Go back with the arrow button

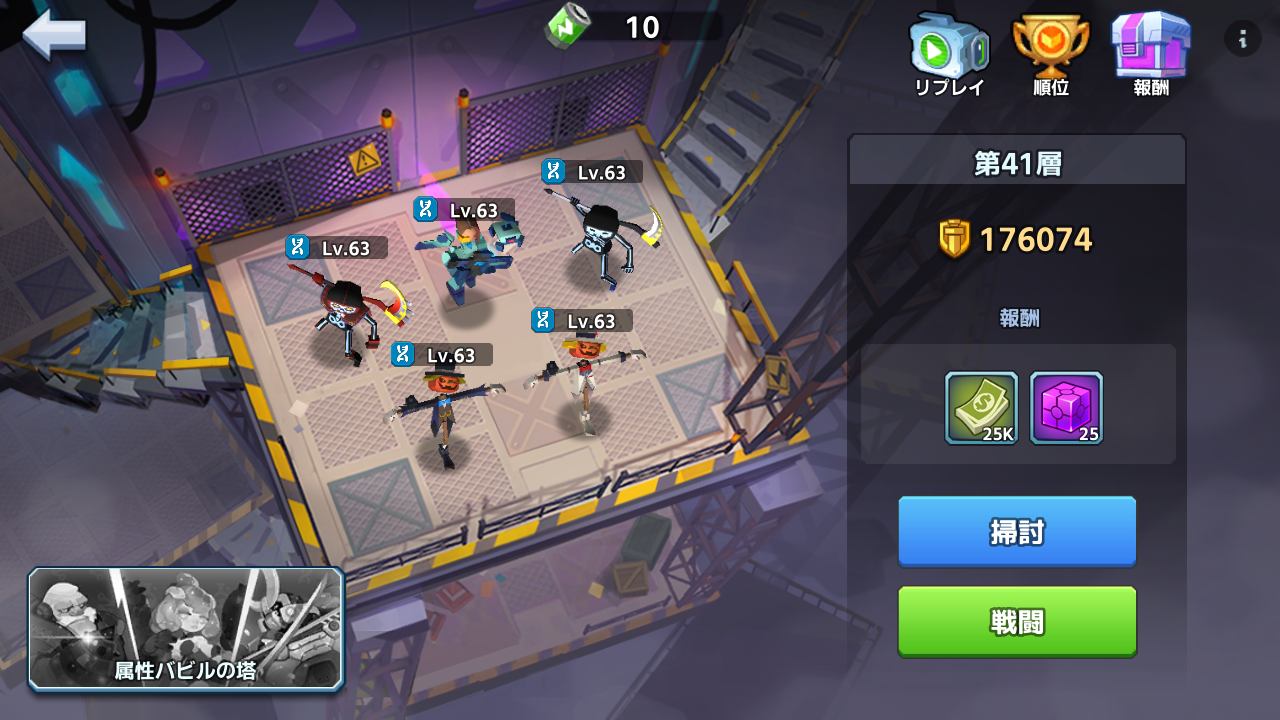[x=54, y=35]
